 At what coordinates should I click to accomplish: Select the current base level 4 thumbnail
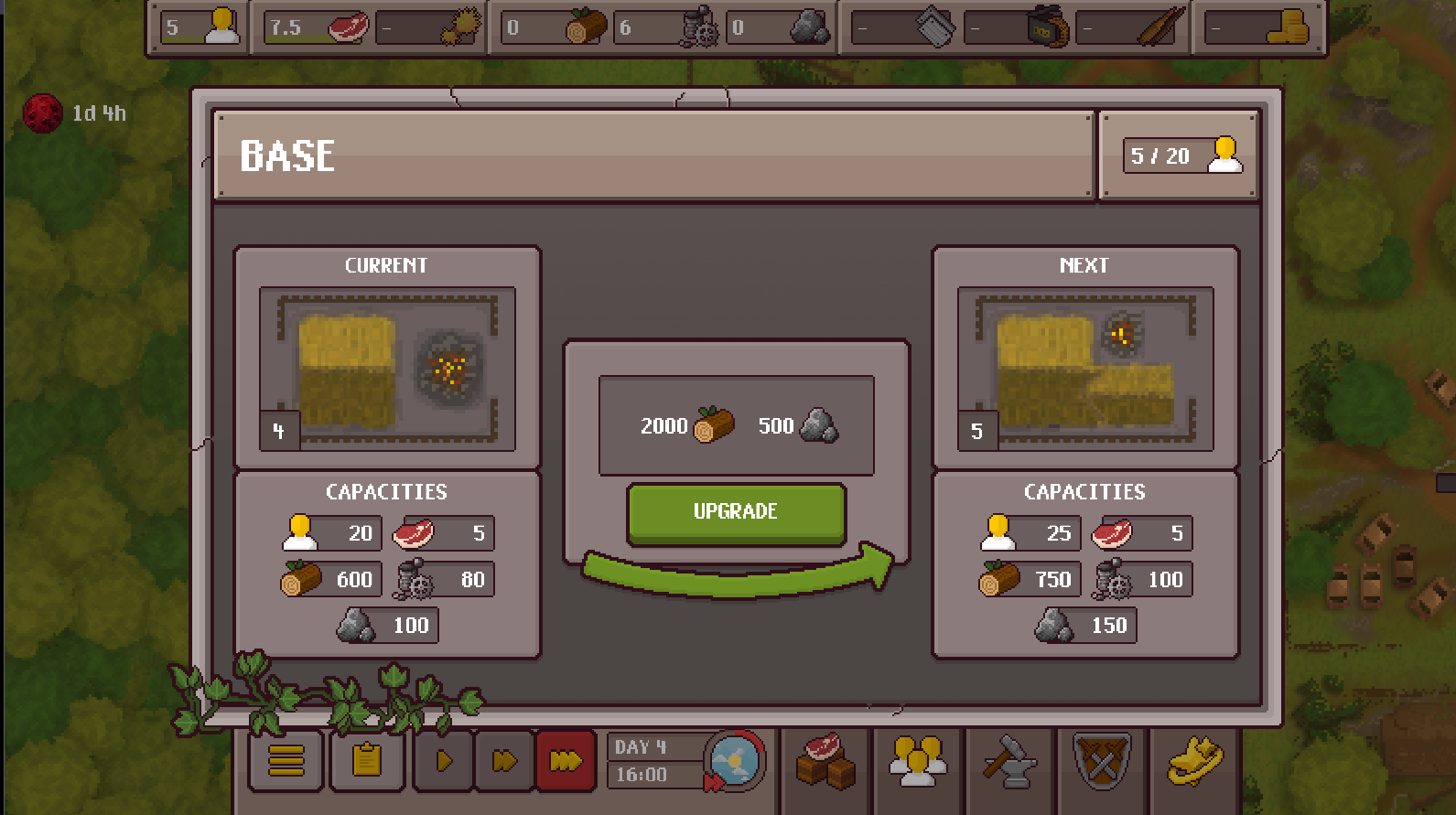[x=387, y=369]
